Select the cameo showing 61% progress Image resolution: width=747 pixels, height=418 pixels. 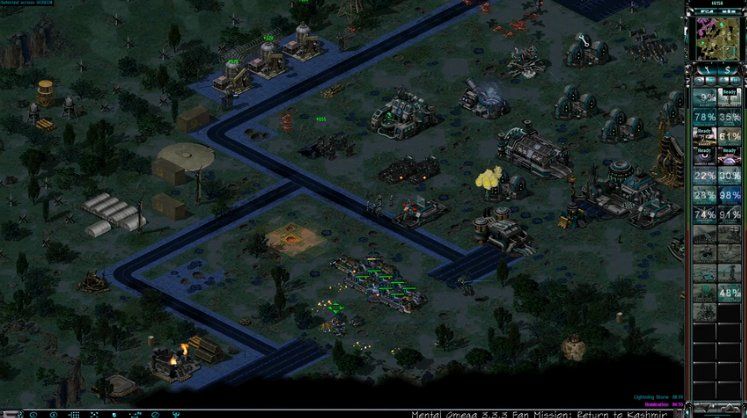(x=730, y=136)
